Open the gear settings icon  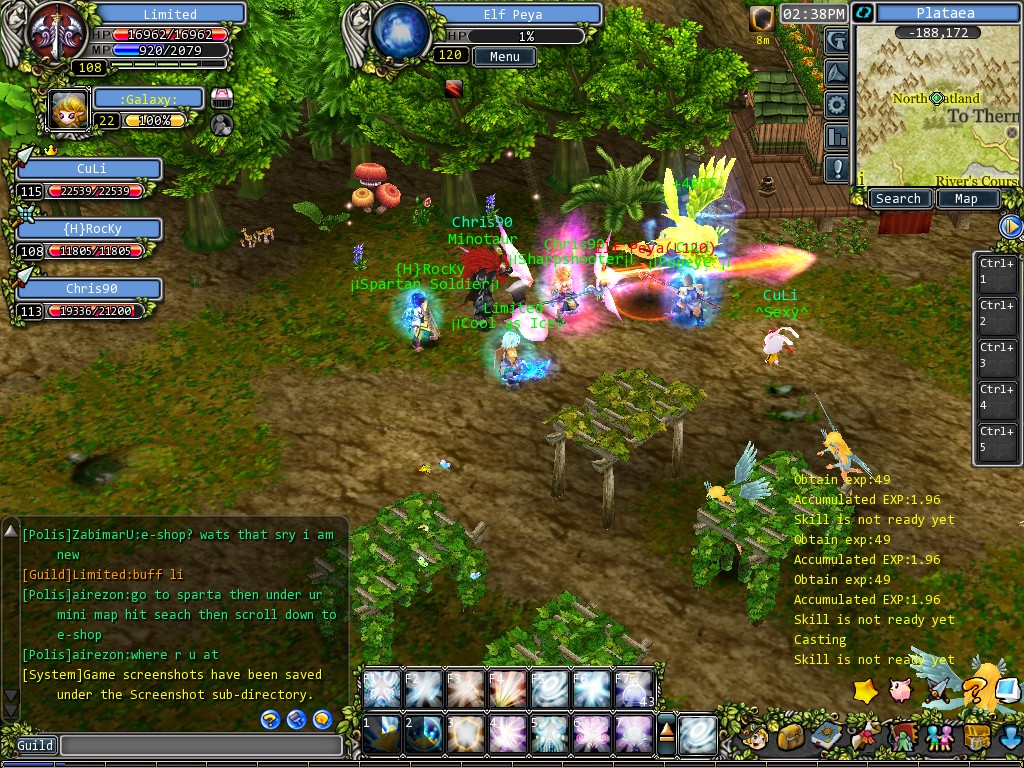[837, 104]
